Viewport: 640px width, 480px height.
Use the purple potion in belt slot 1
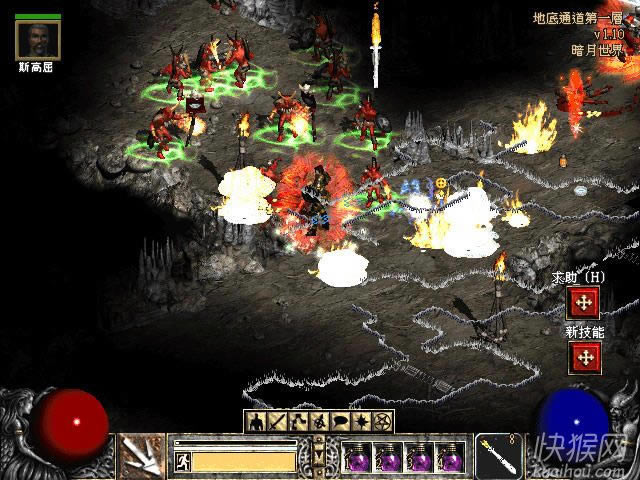(x=357, y=457)
